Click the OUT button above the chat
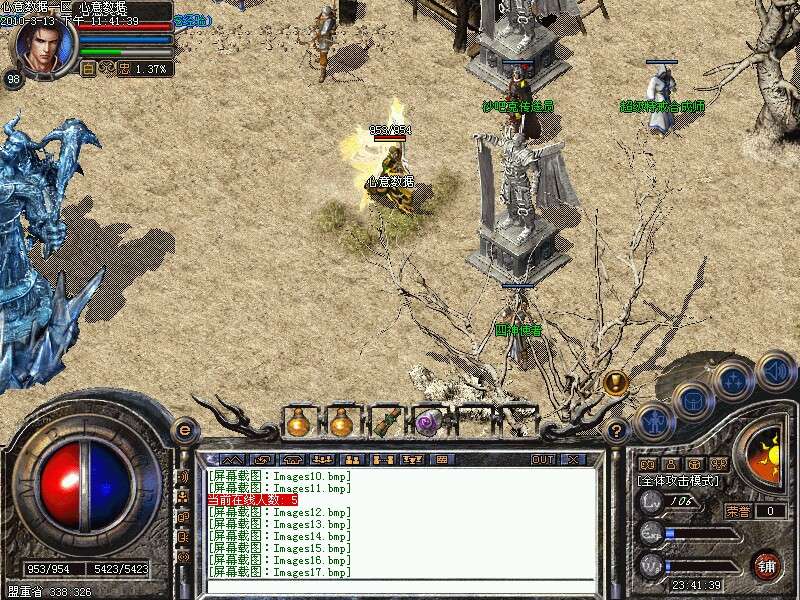 point(542,460)
